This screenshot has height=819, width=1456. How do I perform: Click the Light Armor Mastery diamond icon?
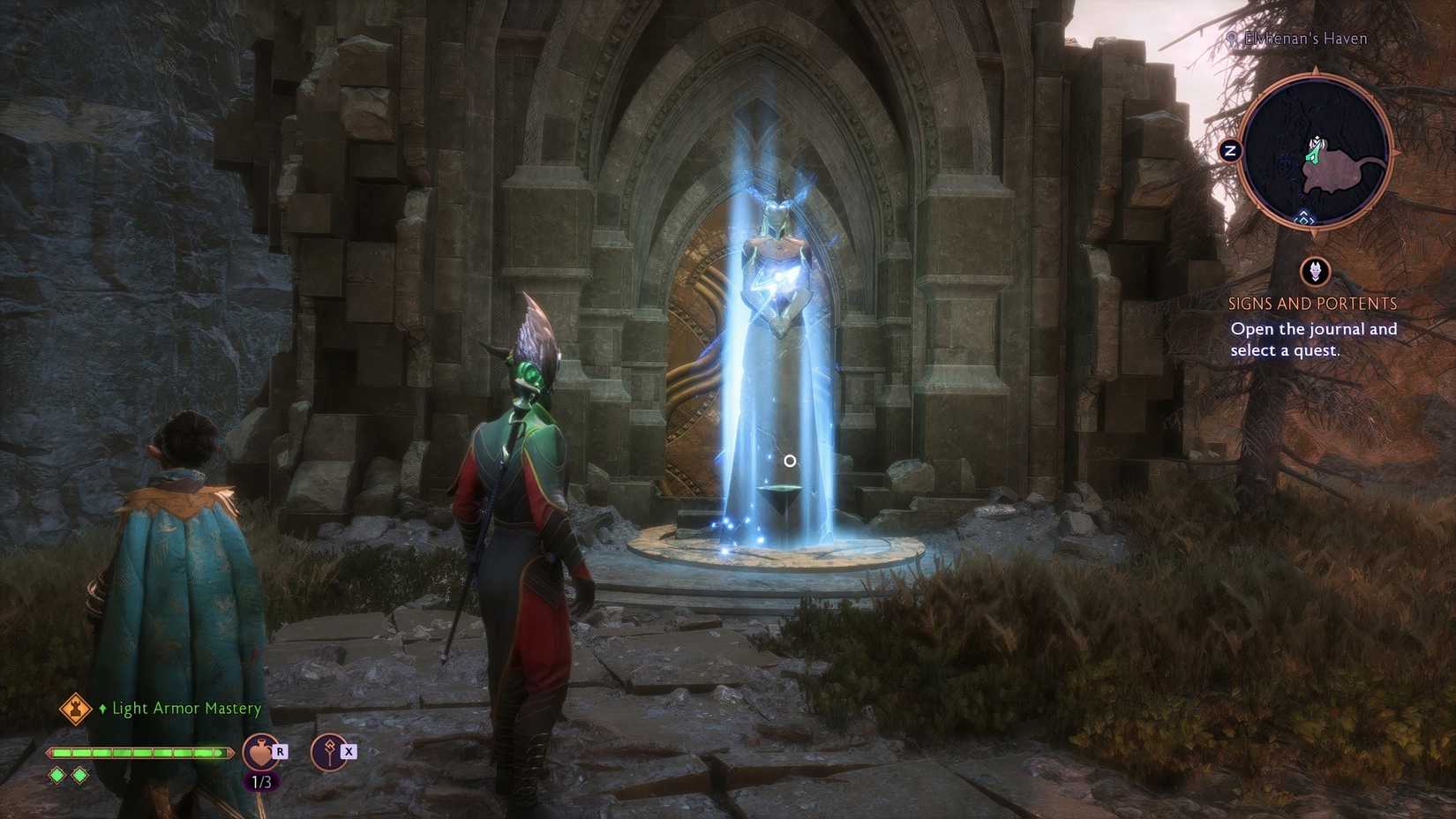[x=74, y=709]
